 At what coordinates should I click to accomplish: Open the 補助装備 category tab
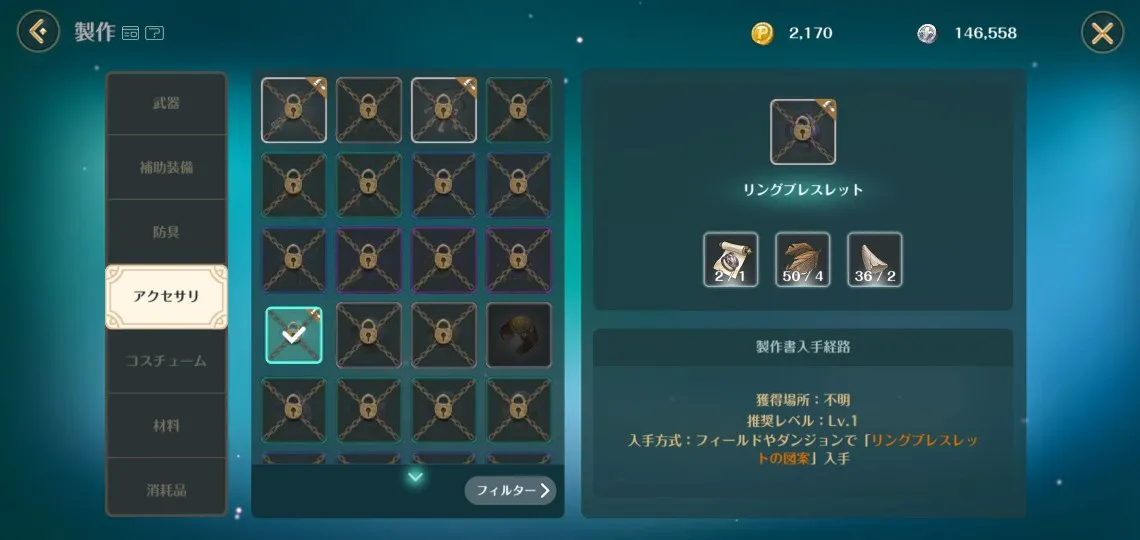point(166,167)
